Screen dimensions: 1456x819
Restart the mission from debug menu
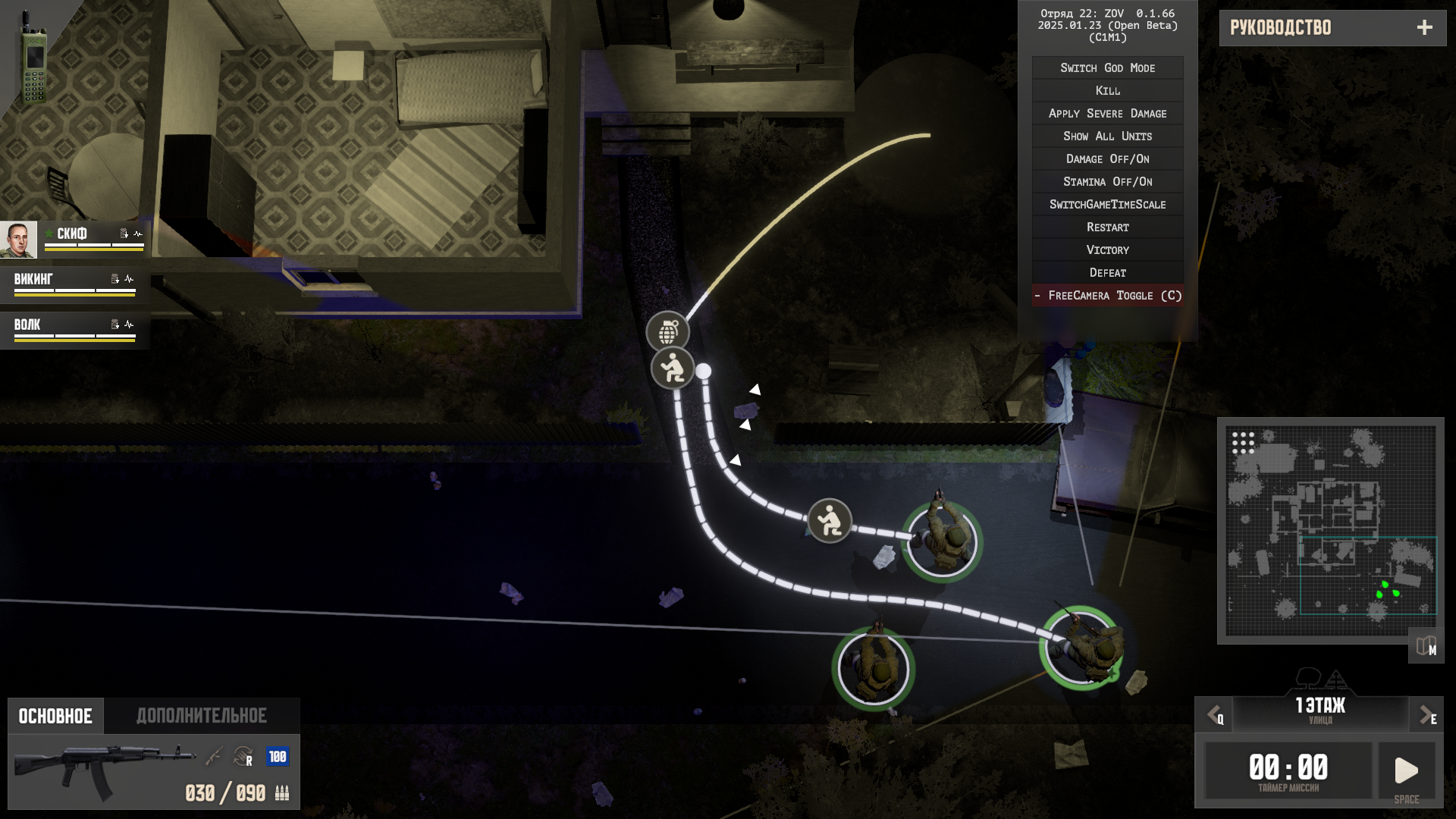[1107, 227]
